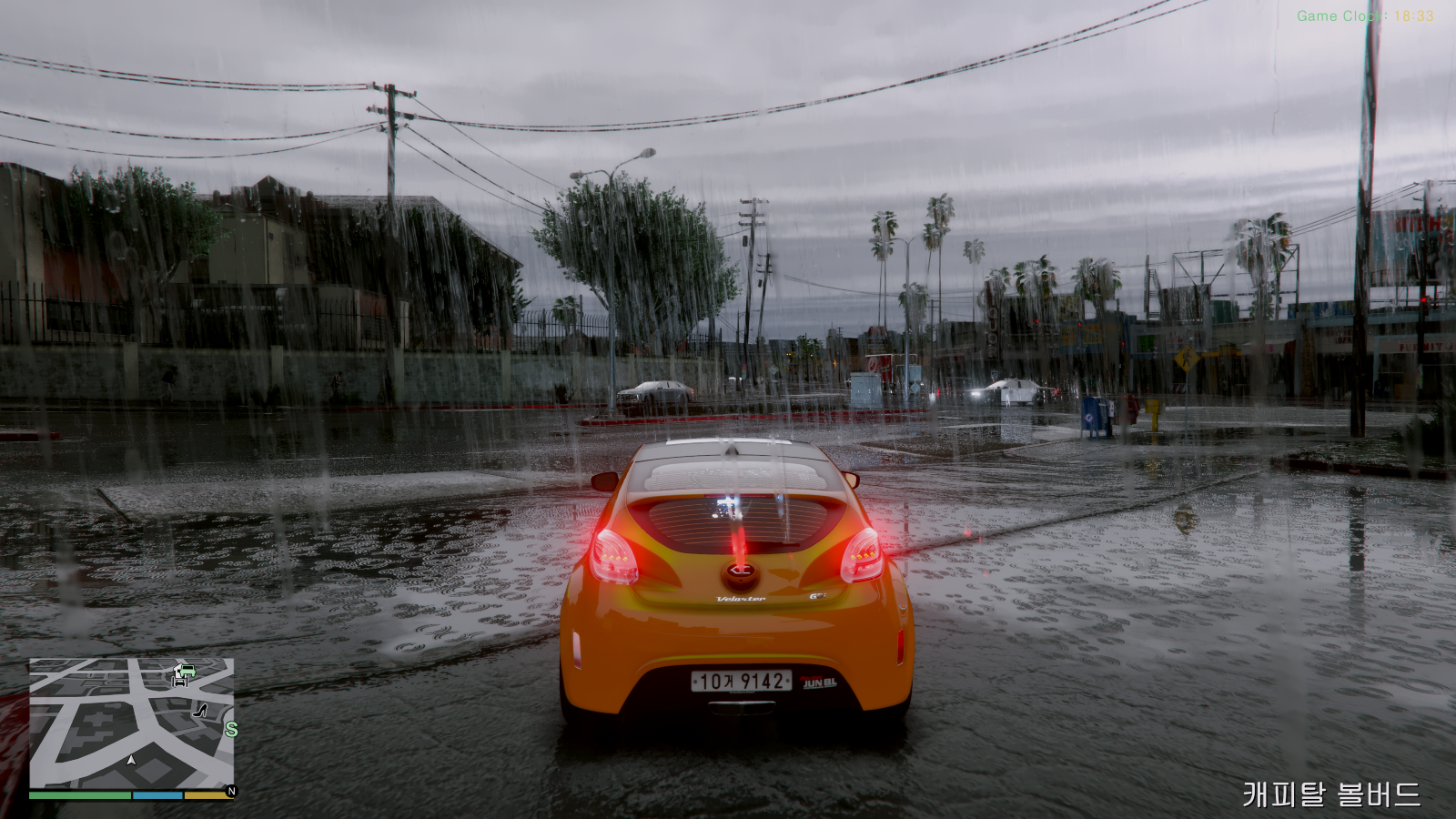This screenshot has width=1456, height=819.
Task: Click the 10개 9142 license plate
Action: tap(740, 681)
